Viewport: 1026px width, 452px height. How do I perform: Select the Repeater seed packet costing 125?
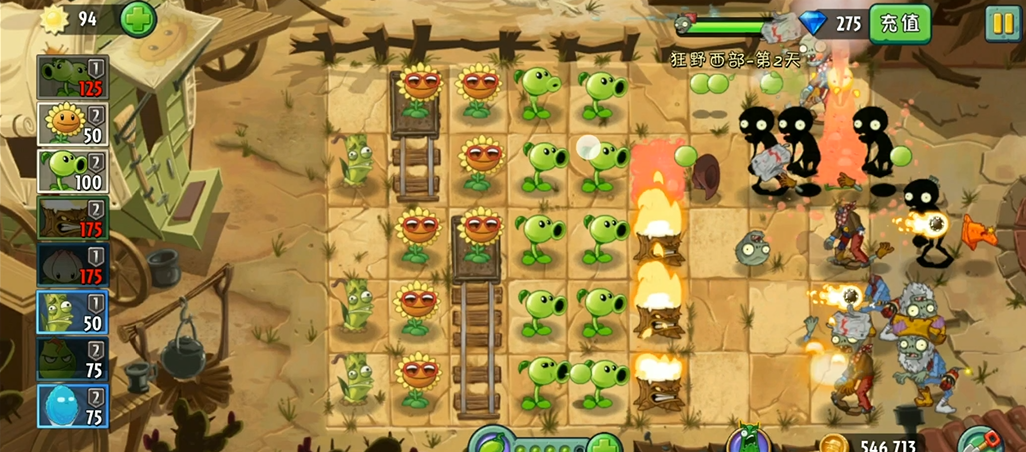tap(72, 77)
